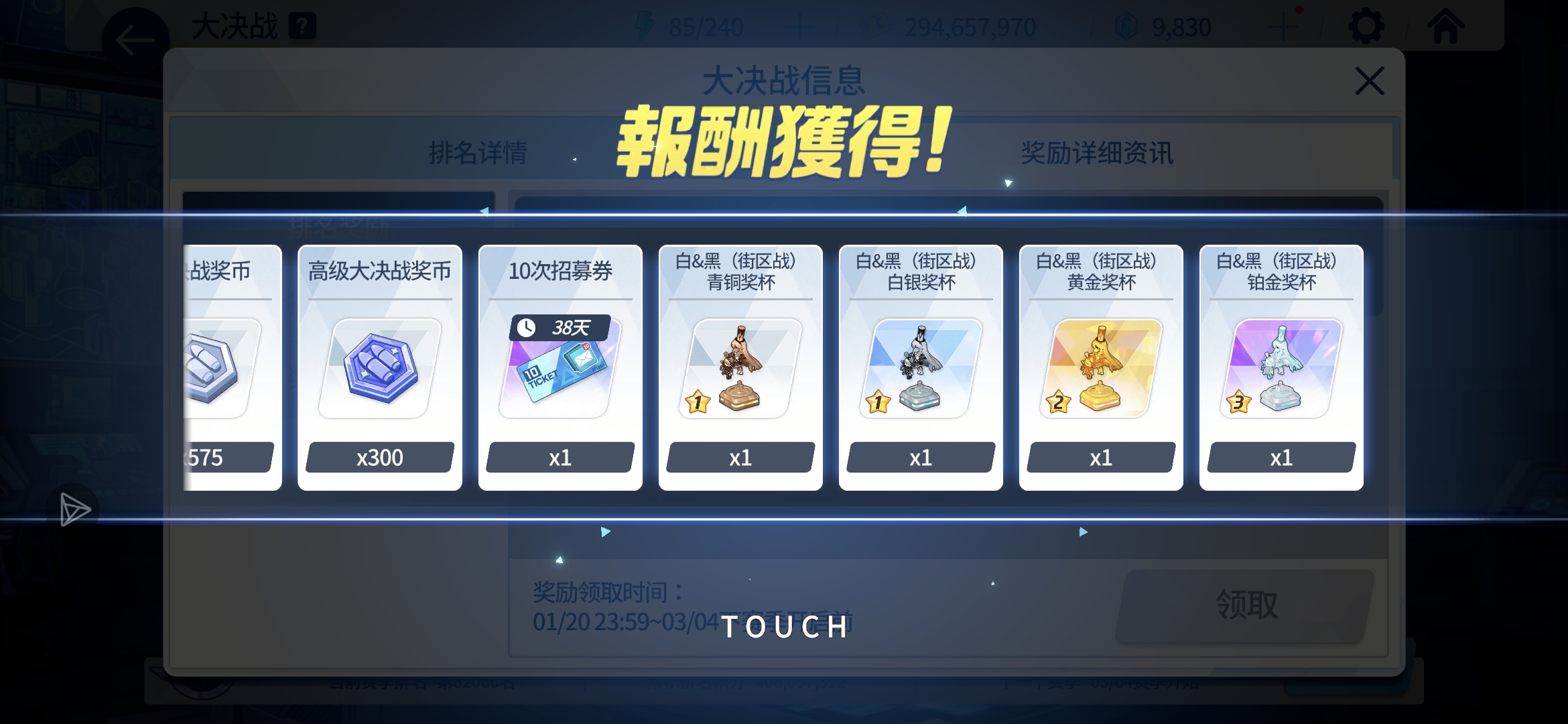Screen dimensions: 1568x724
Task: Select the 黄金奖杯 gold trophy card
Action: (1101, 369)
